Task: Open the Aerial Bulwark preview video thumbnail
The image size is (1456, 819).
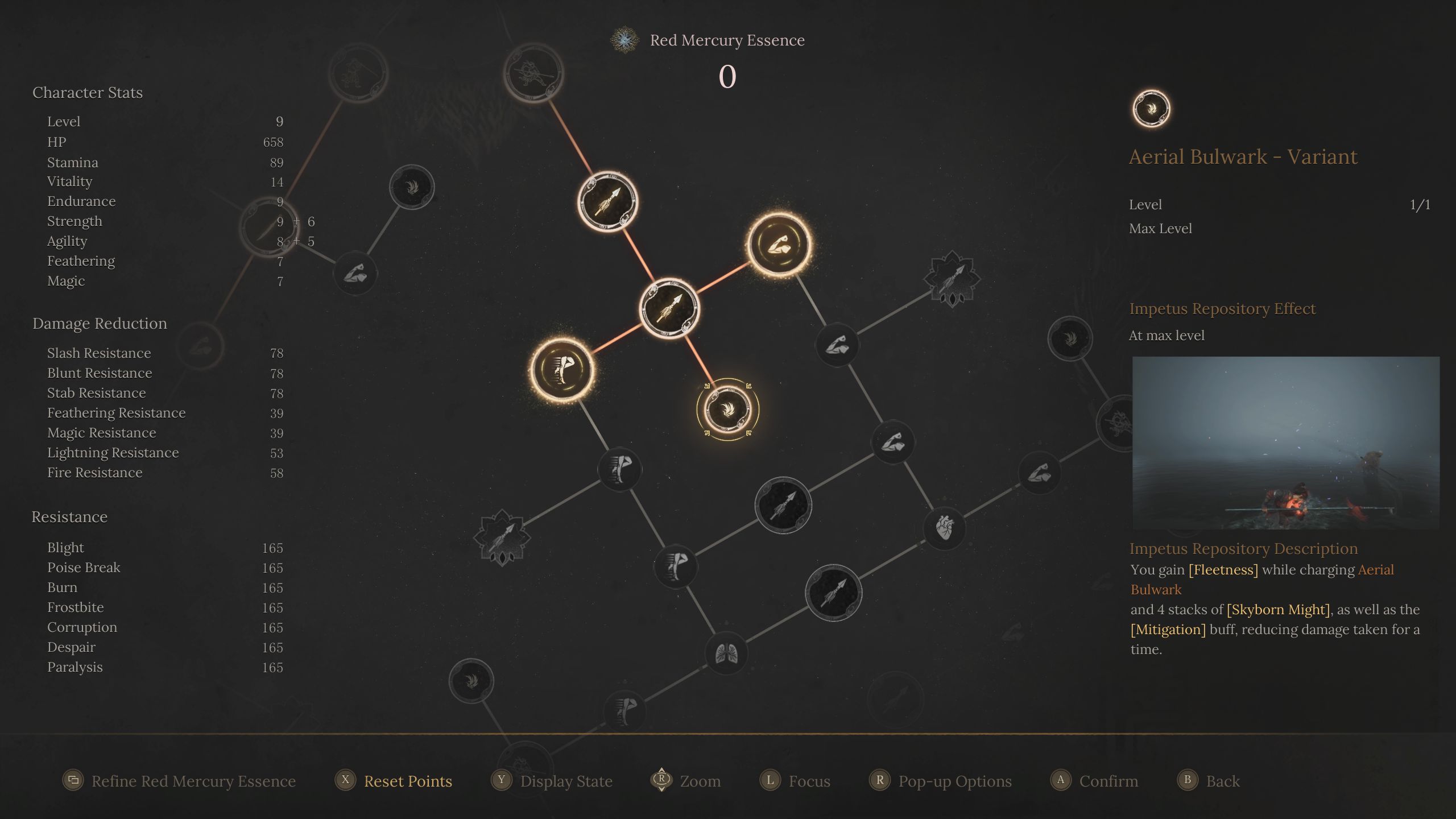Action: pos(1285,443)
